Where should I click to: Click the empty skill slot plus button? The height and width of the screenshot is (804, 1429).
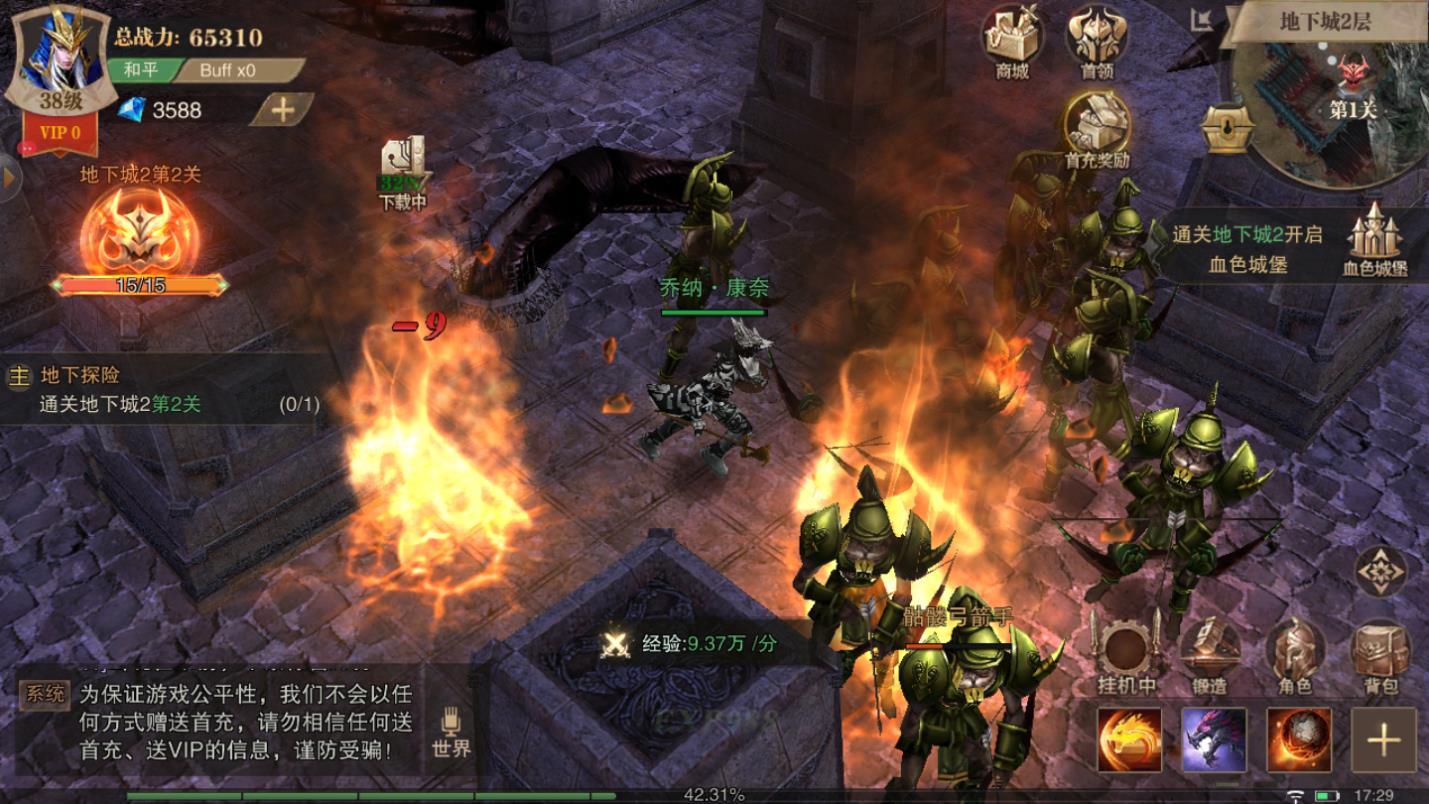tap(1383, 740)
